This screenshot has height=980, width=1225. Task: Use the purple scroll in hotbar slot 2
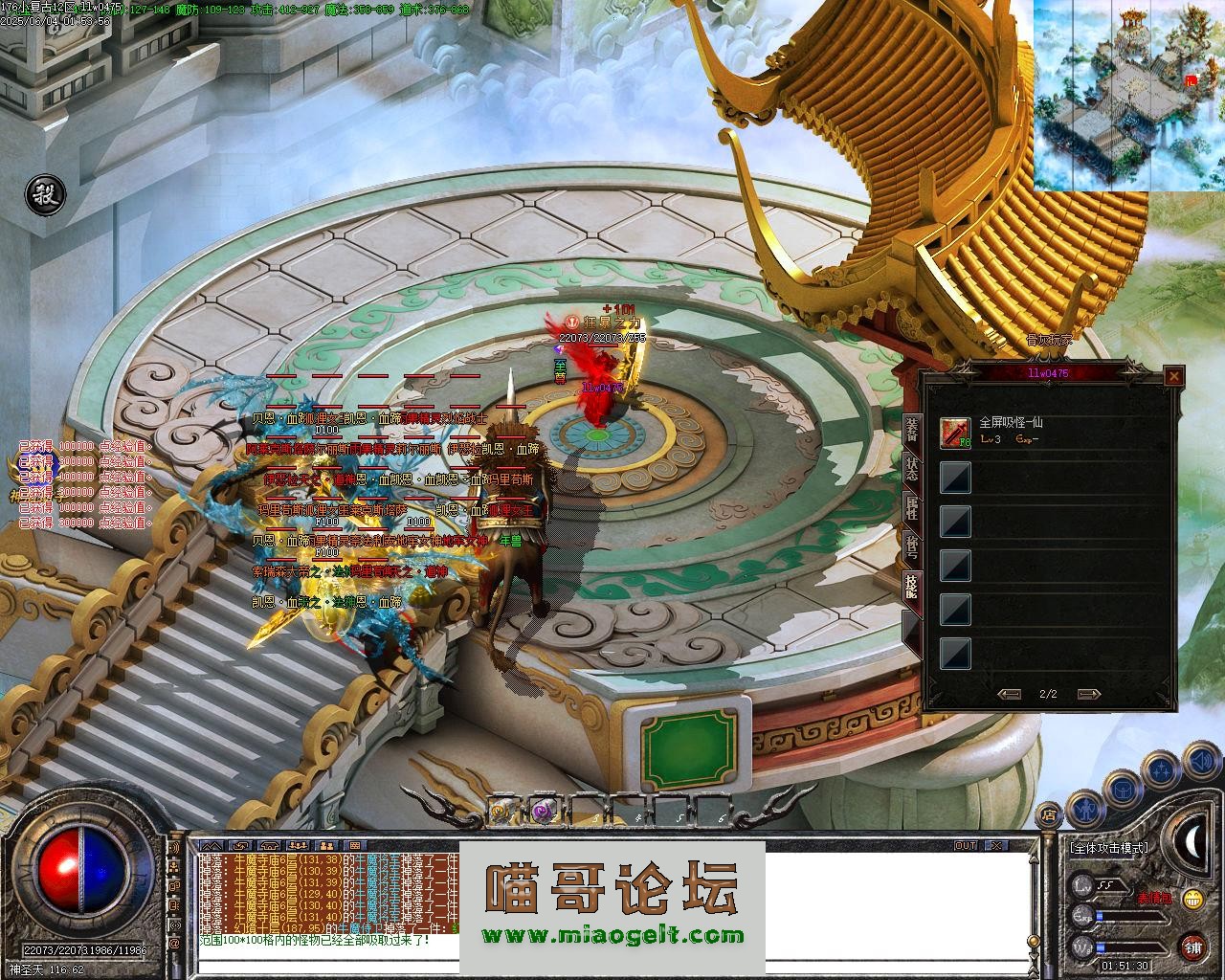tap(544, 811)
